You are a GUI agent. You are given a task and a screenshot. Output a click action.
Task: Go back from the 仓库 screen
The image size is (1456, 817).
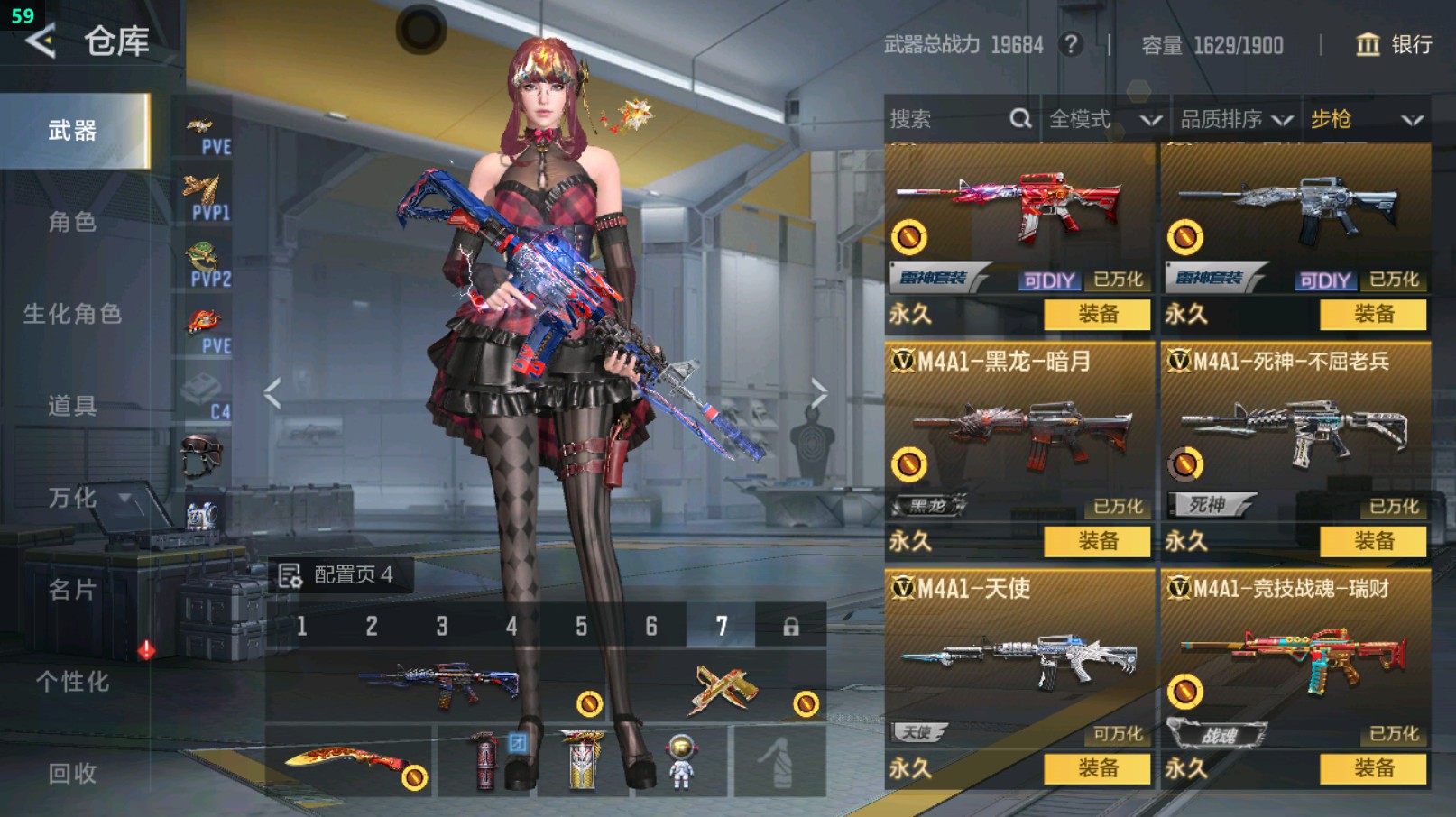[41, 41]
